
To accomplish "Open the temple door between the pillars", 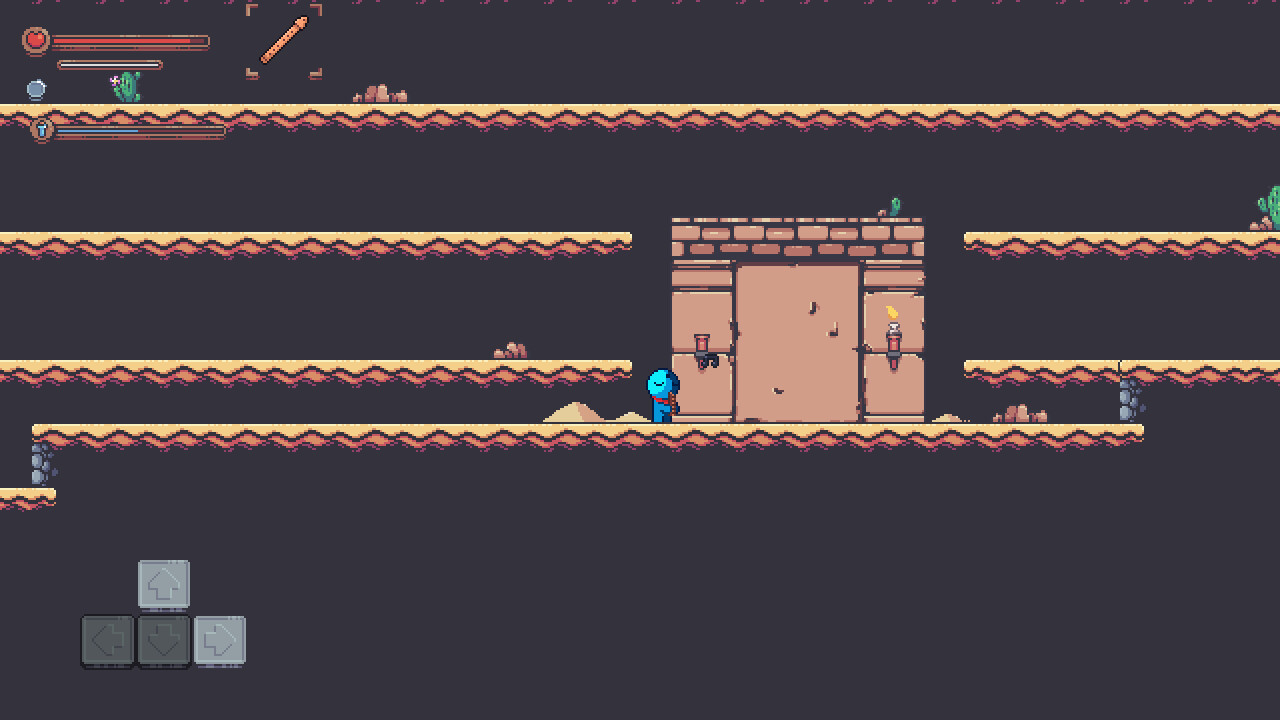I will pyautogui.click(x=797, y=340).
